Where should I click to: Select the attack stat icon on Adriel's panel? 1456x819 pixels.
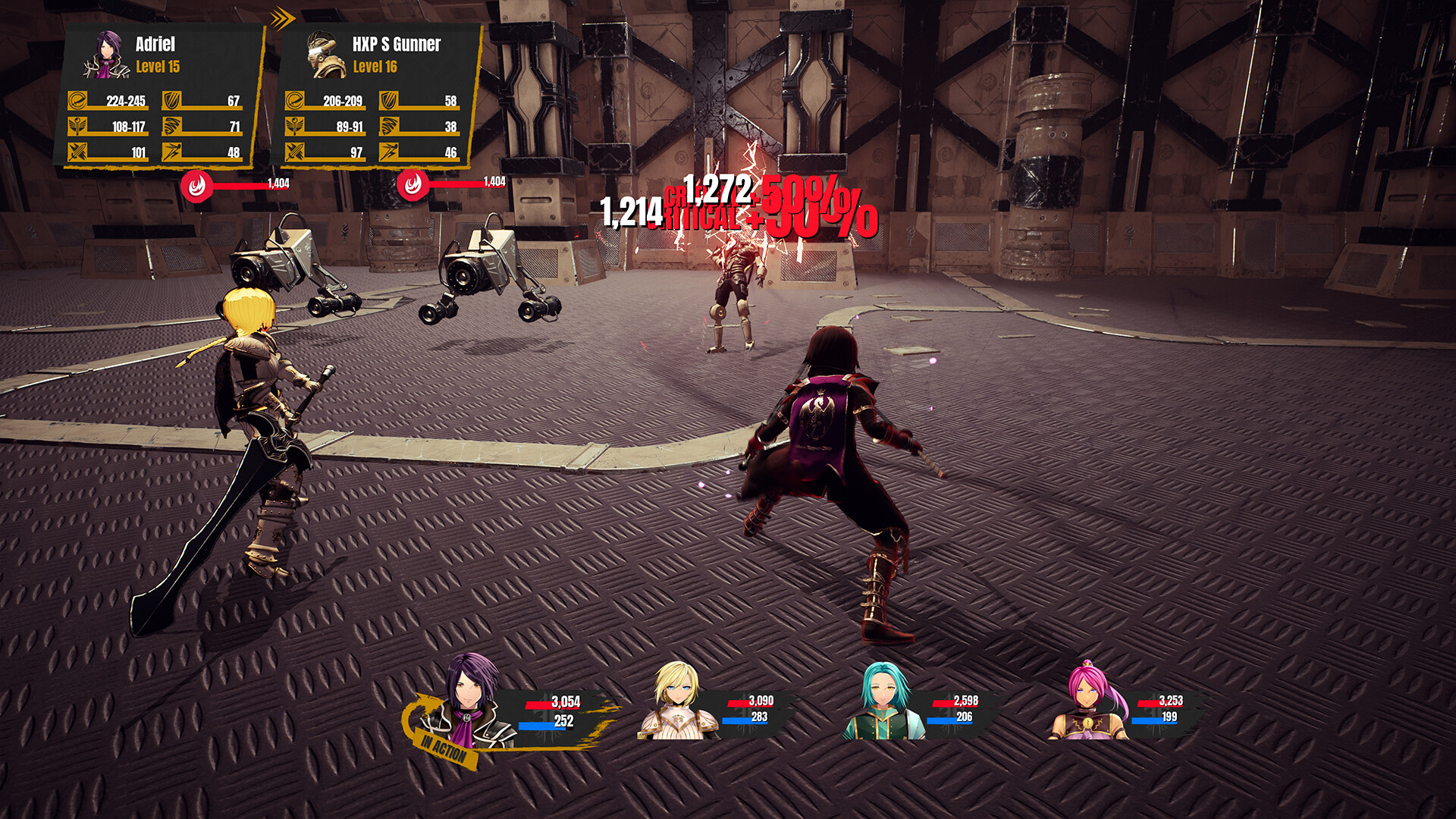[76, 99]
